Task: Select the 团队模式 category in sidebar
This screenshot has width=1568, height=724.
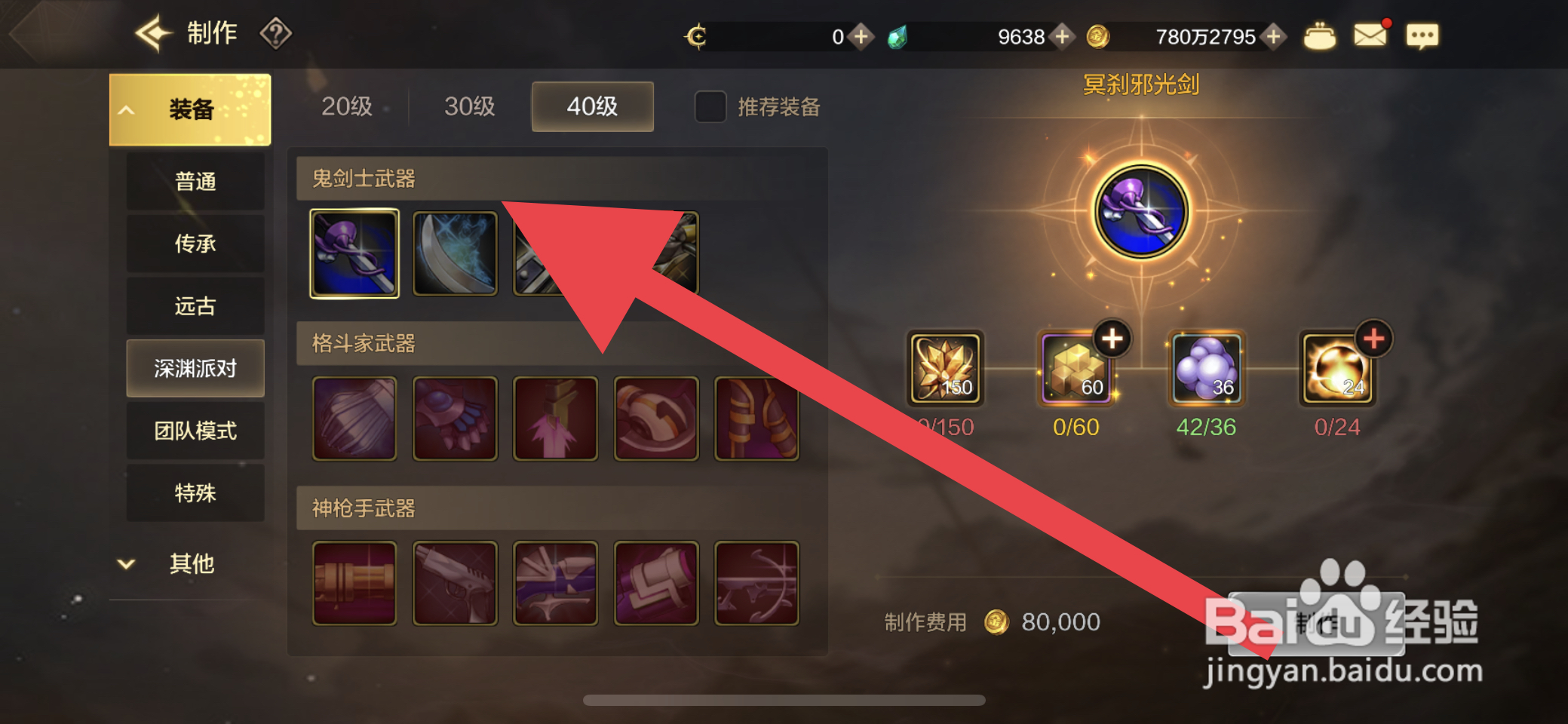Action: click(x=195, y=431)
